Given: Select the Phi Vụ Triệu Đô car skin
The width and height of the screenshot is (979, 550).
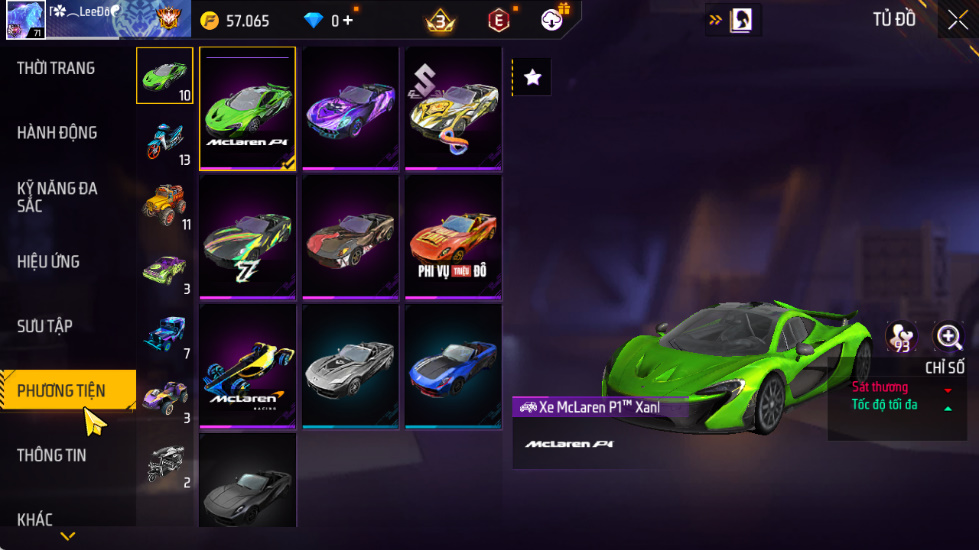Looking at the screenshot, I should [453, 236].
